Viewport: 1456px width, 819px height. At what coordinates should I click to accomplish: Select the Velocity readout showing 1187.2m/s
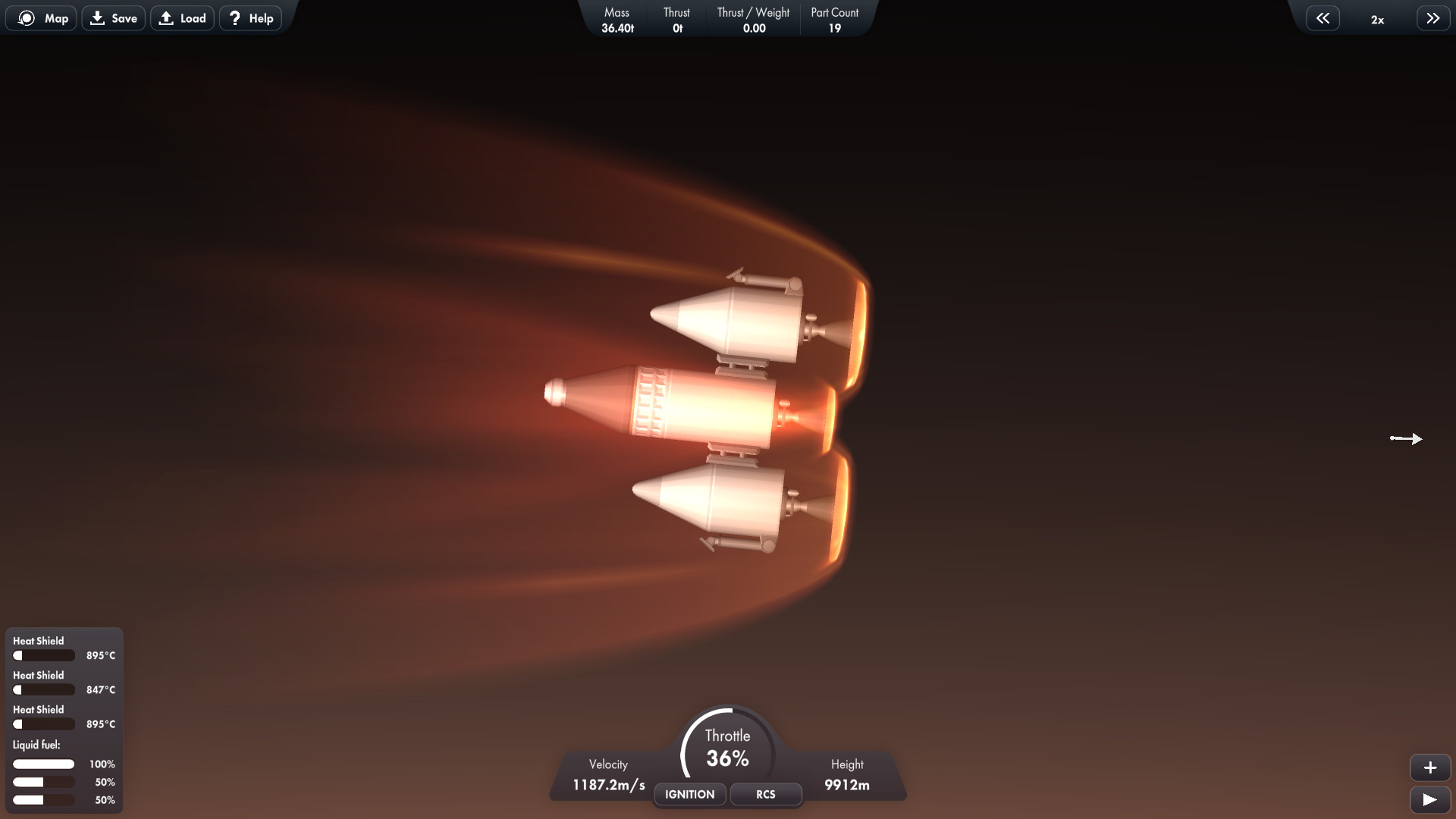tap(607, 785)
